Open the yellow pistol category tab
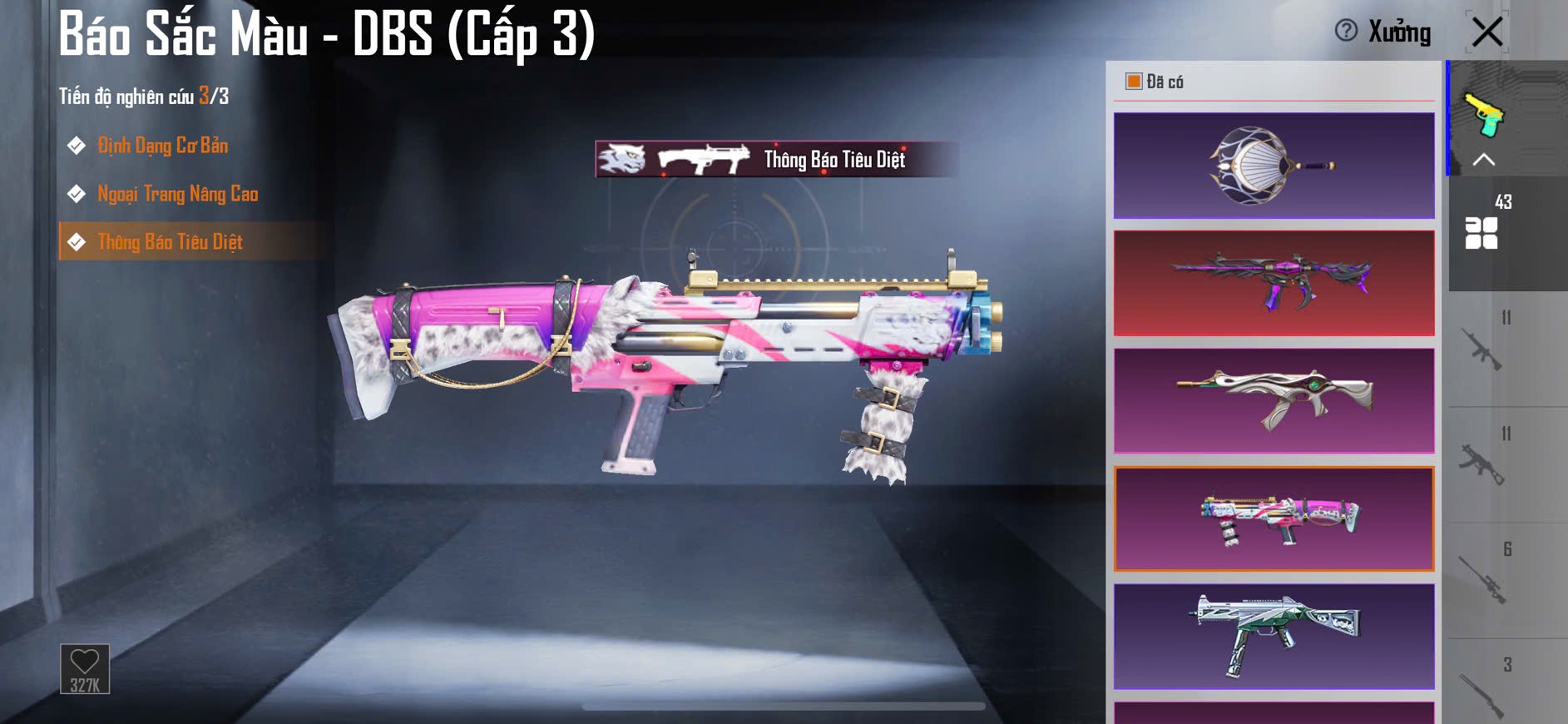Image resolution: width=1568 pixels, height=724 pixels. click(x=1484, y=114)
